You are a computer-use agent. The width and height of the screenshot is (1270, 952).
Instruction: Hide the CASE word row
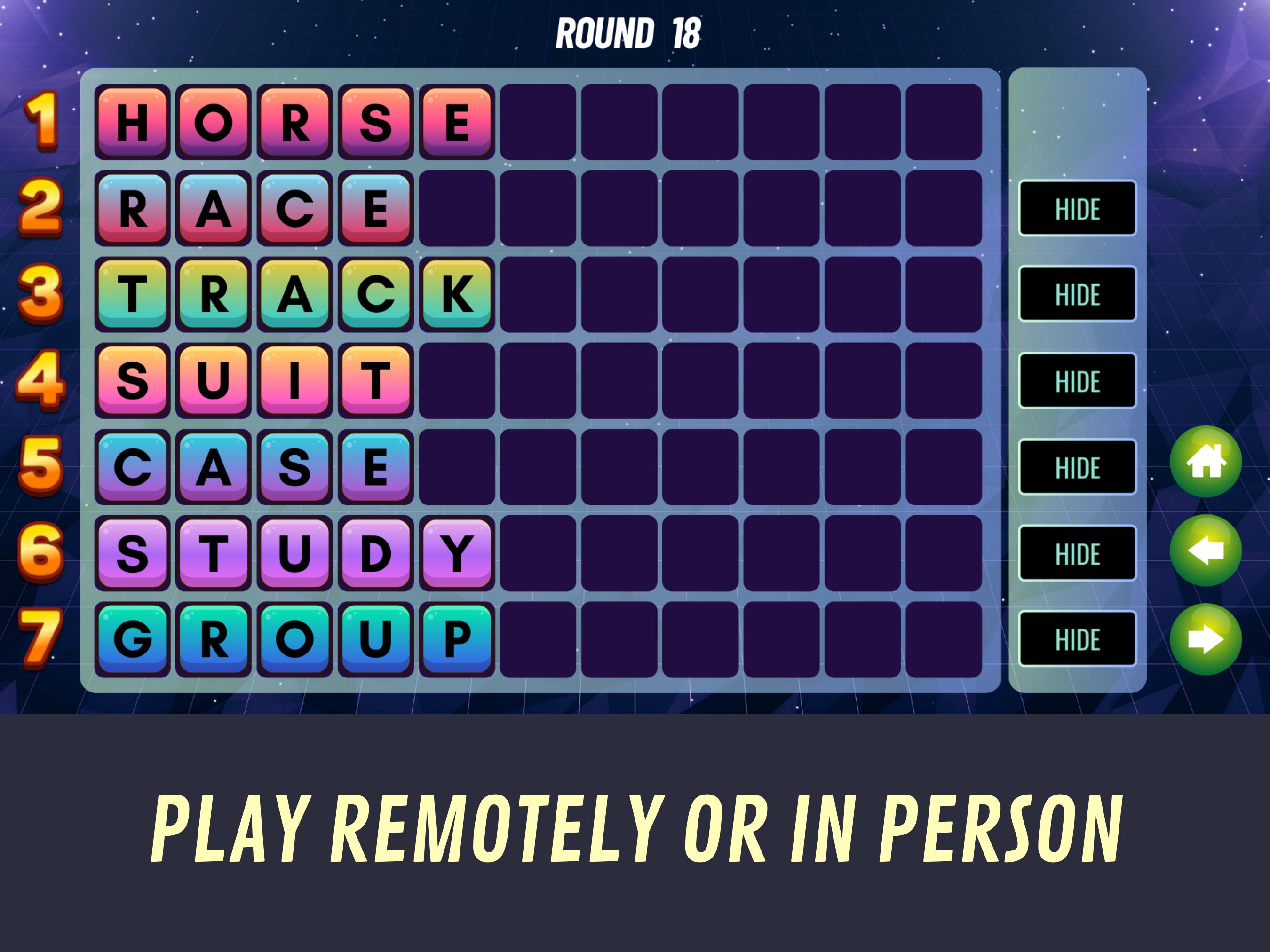[x=1077, y=466]
